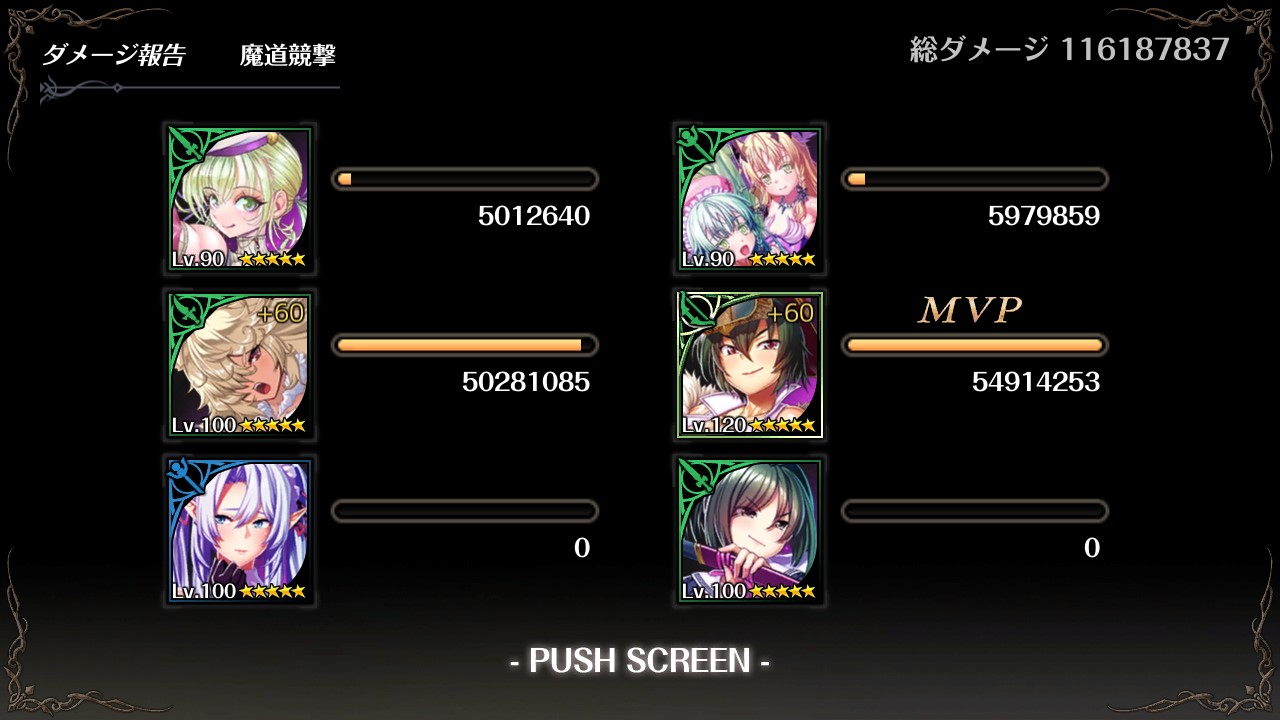This screenshot has width=1280, height=720.
Task: Select the dark-haired Lv.100 portrait with fan
Action: pyautogui.click(x=750, y=531)
